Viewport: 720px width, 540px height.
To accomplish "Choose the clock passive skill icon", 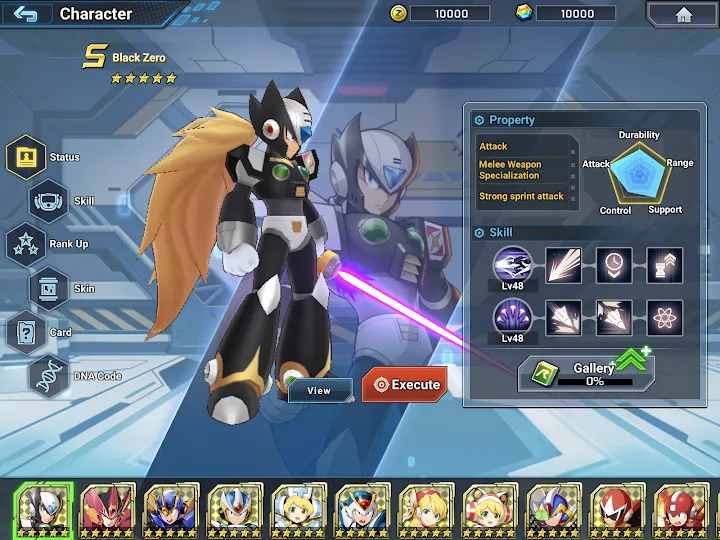I will tap(614, 265).
